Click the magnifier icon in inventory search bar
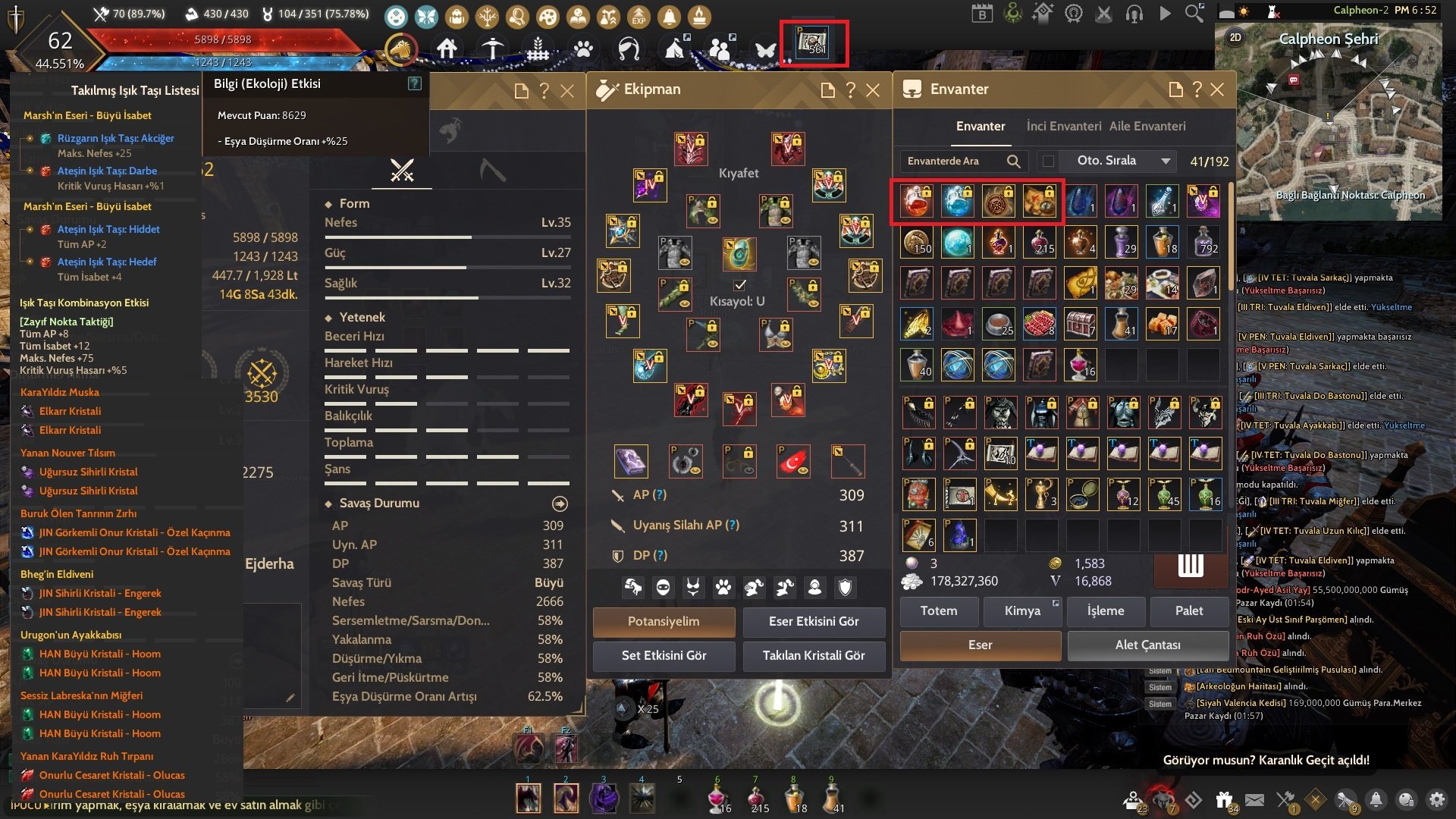 pyautogui.click(x=1014, y=161)
